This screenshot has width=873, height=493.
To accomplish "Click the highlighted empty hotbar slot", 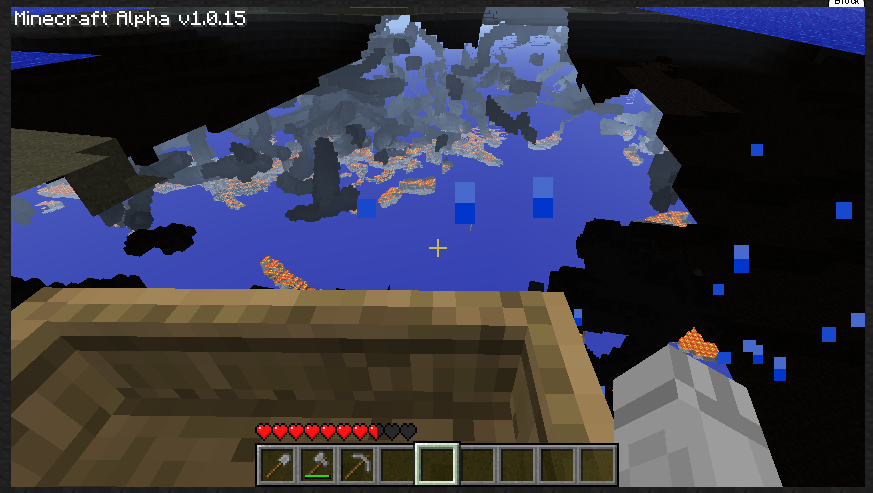I will pos(437,465).
